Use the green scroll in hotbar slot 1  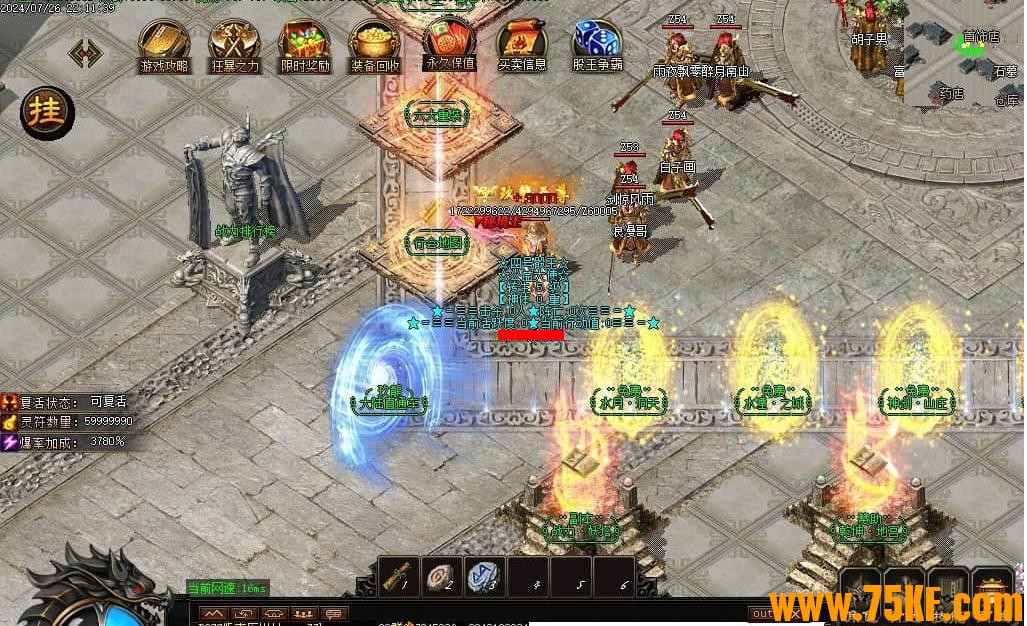coord(399,577)
